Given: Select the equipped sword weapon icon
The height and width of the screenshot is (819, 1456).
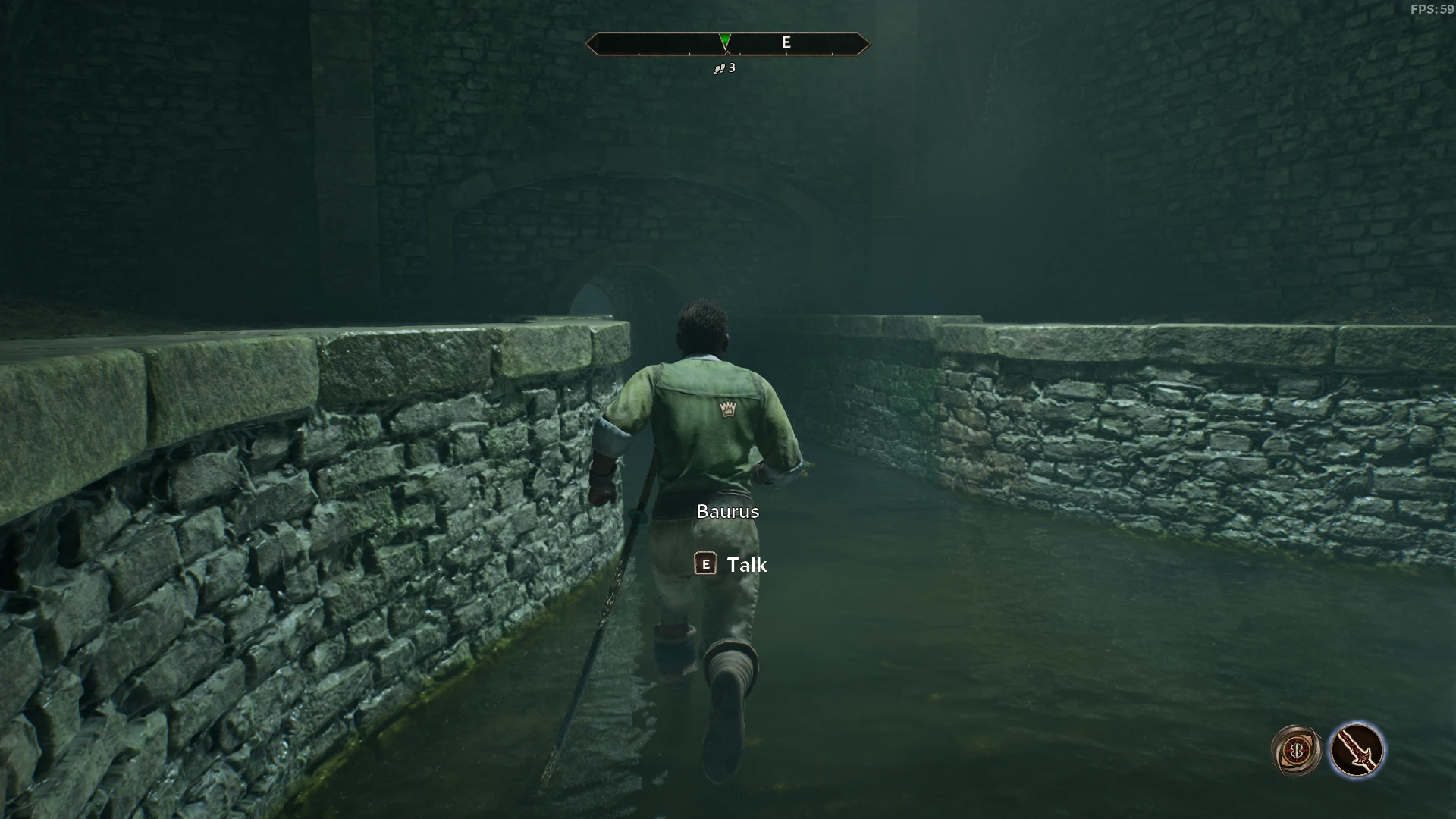Looking at the screenshot, I should click(x=1357, y=750).
